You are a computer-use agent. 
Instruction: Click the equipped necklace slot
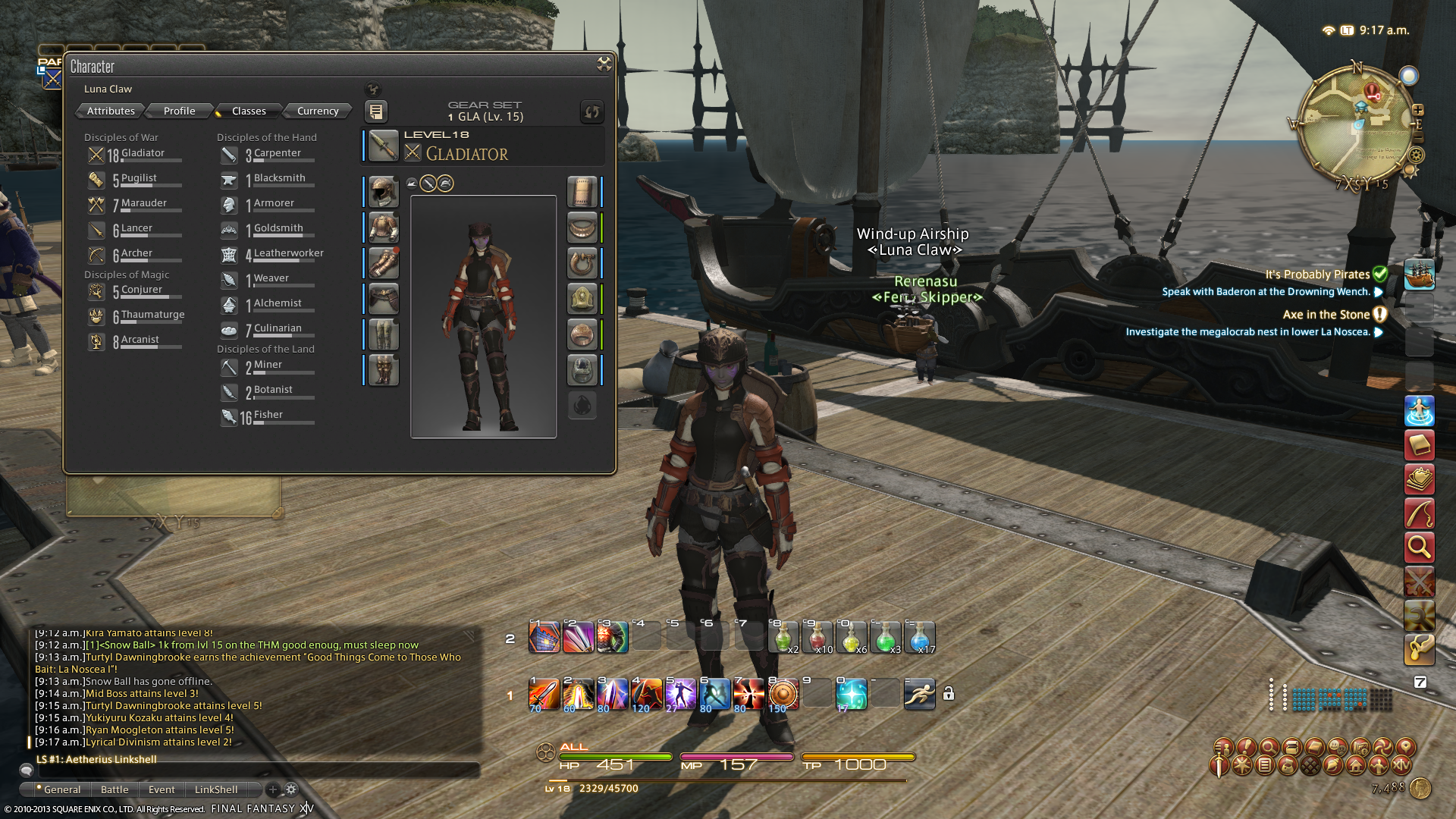coord(582,227)
